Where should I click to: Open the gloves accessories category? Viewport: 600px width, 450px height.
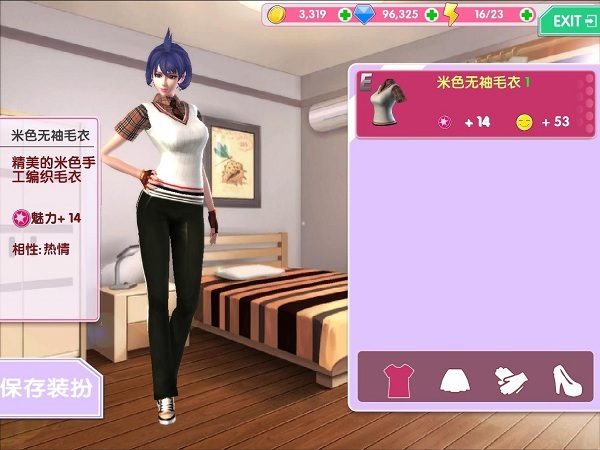pyautogui.click(x=511, y=379)
